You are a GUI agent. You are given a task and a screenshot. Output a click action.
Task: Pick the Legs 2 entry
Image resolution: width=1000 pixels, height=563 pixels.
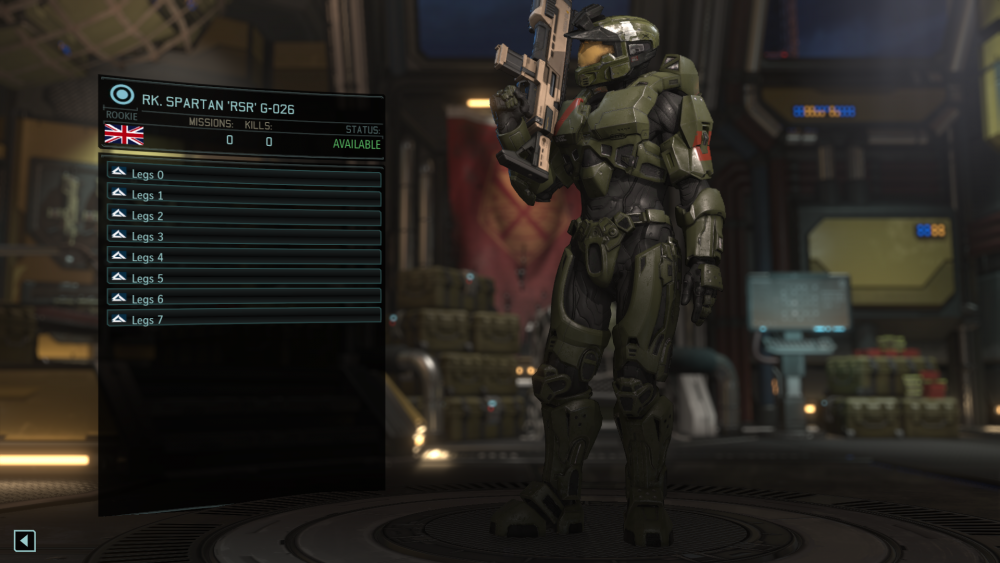244,216
